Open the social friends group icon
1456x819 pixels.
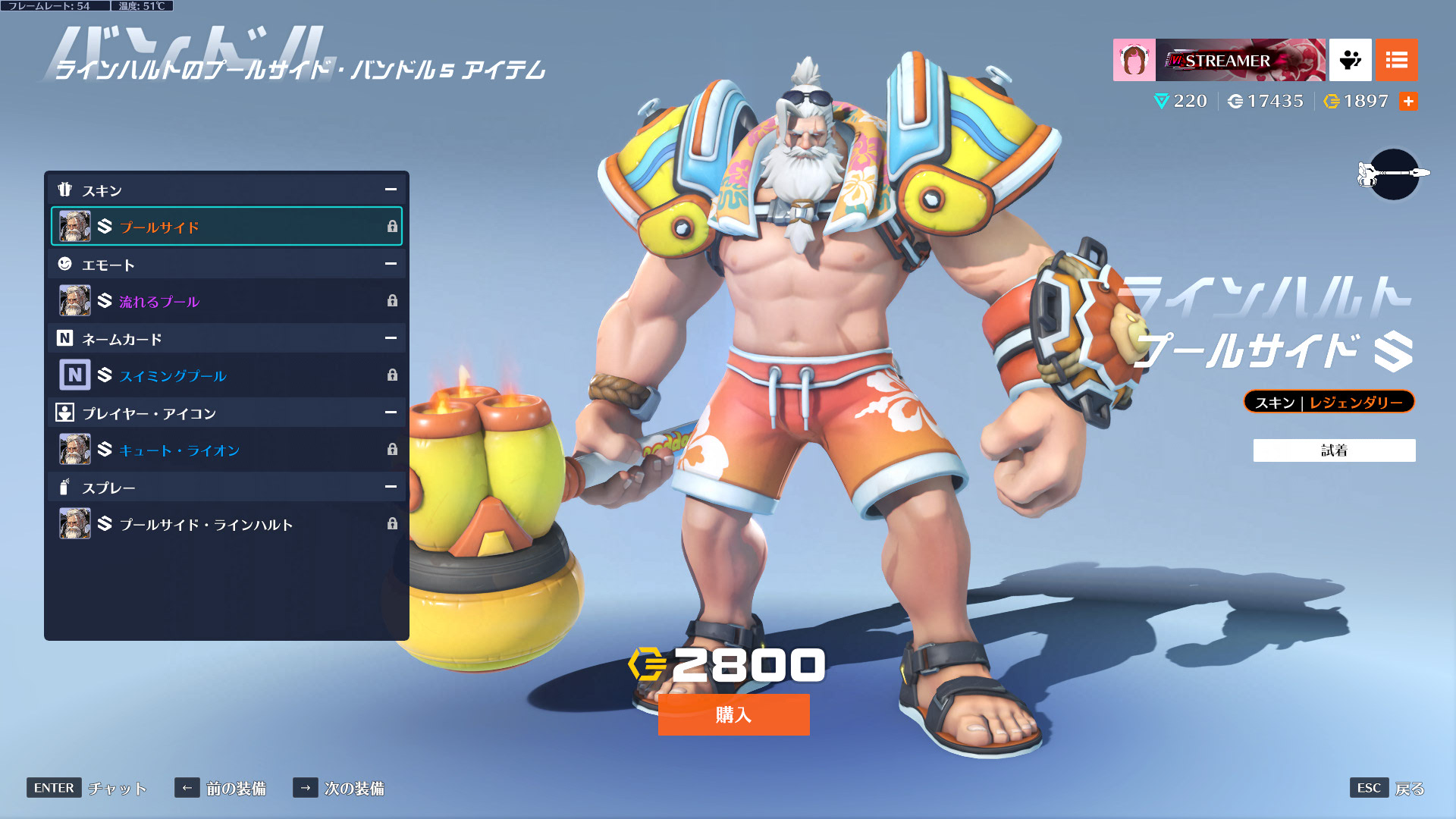[x=1350, y=60]
